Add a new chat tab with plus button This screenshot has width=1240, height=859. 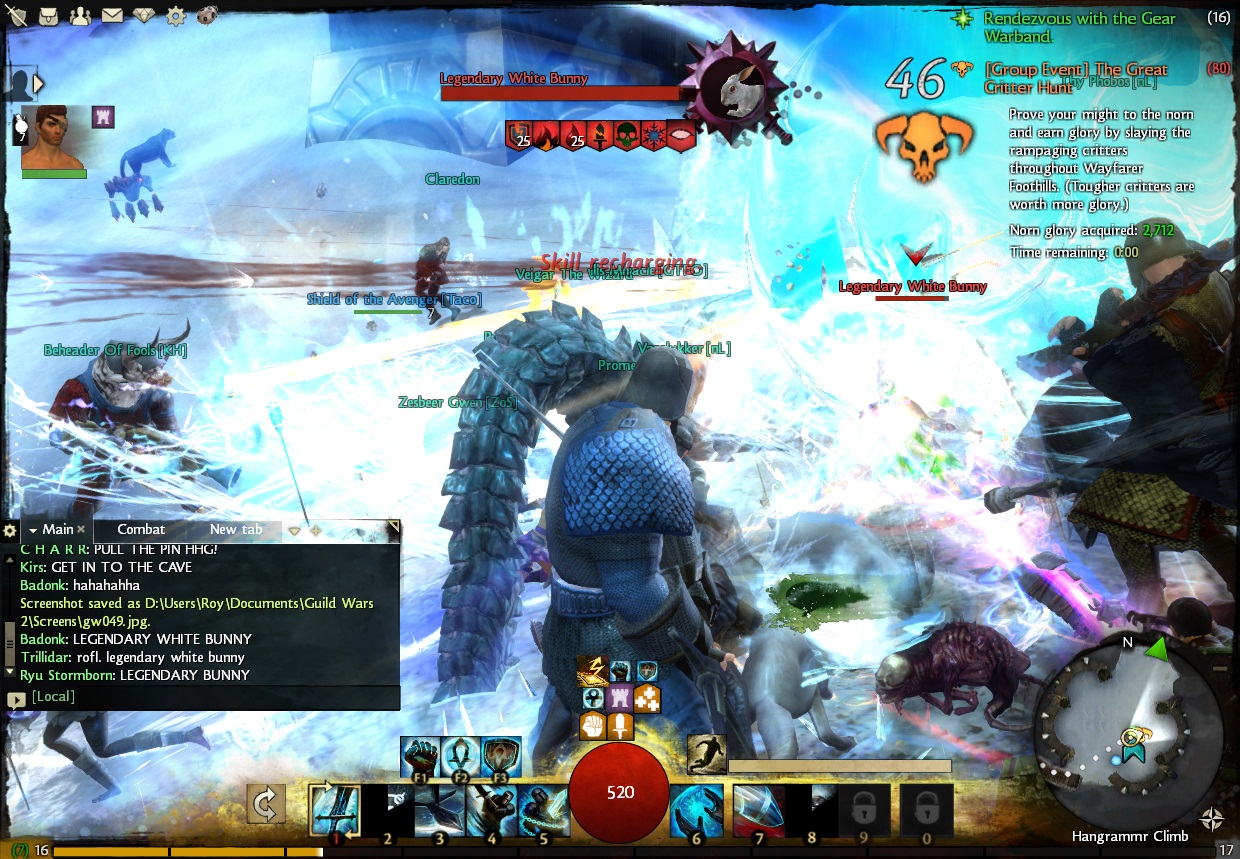click(x=315, y=530)
